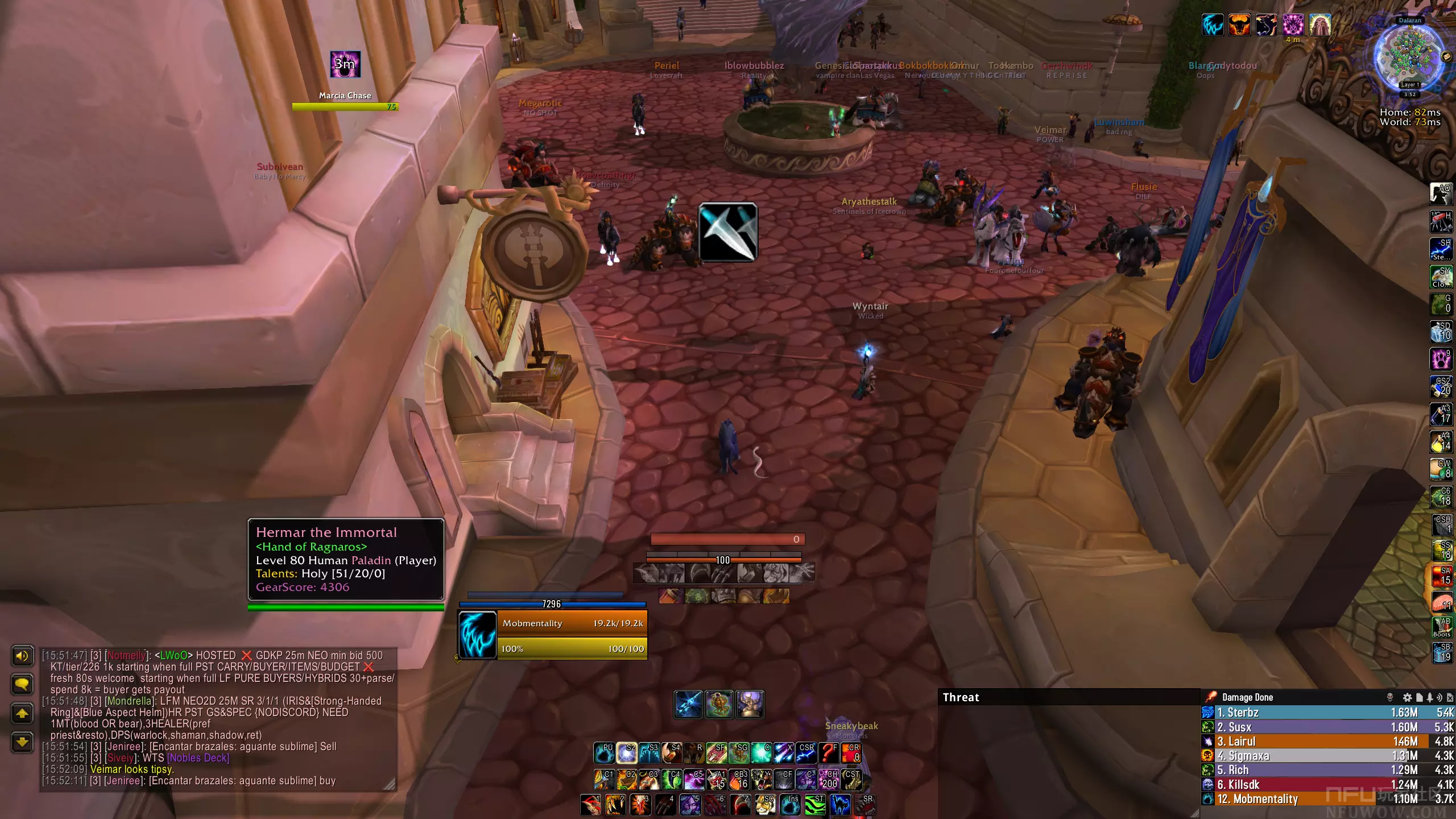
Task: Activate the question mark ability bound to F
Action: tap(828, 753)
